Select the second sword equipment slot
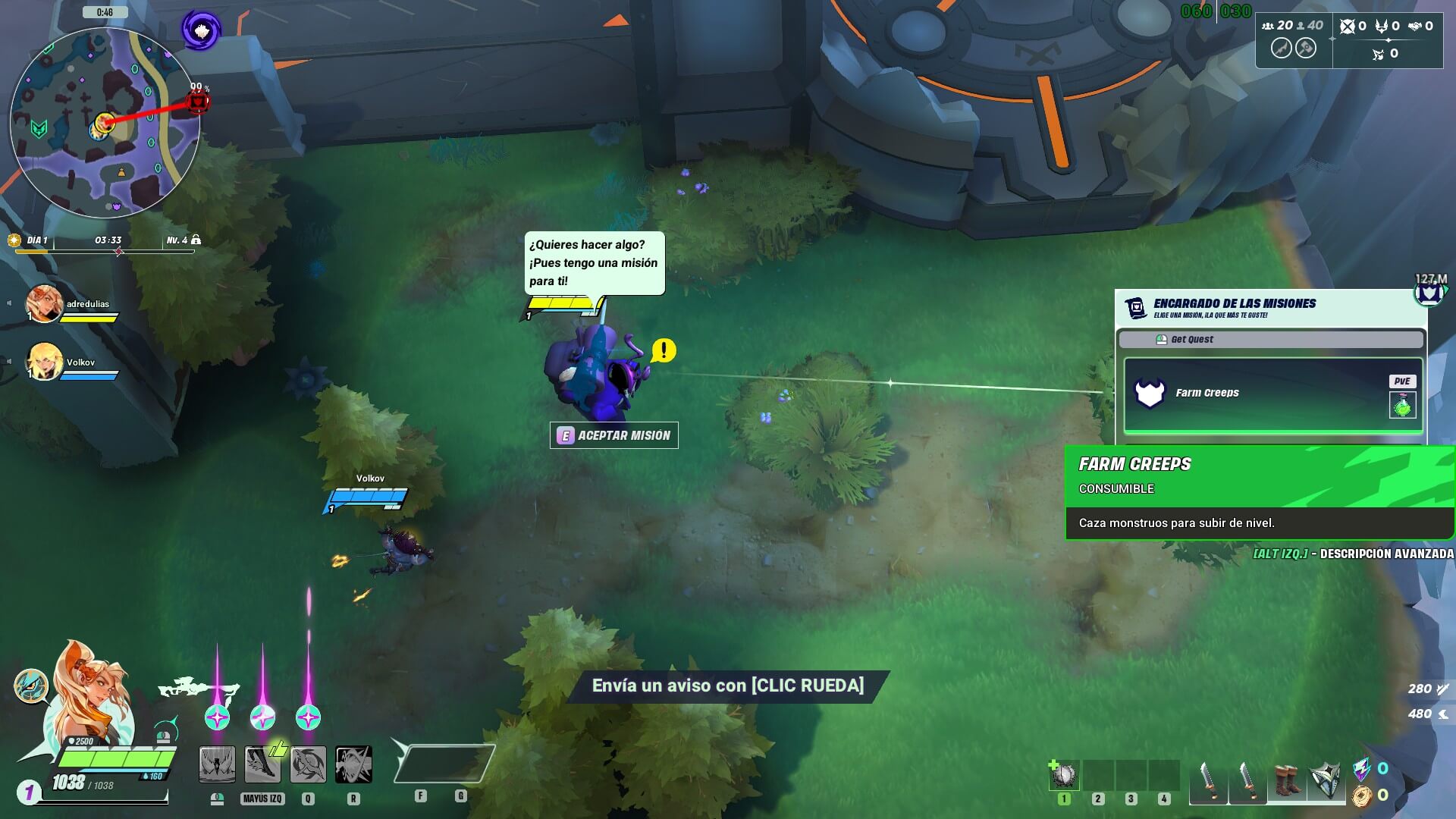Screen dimensions: 1456x819 click(x=1247, y=781)
